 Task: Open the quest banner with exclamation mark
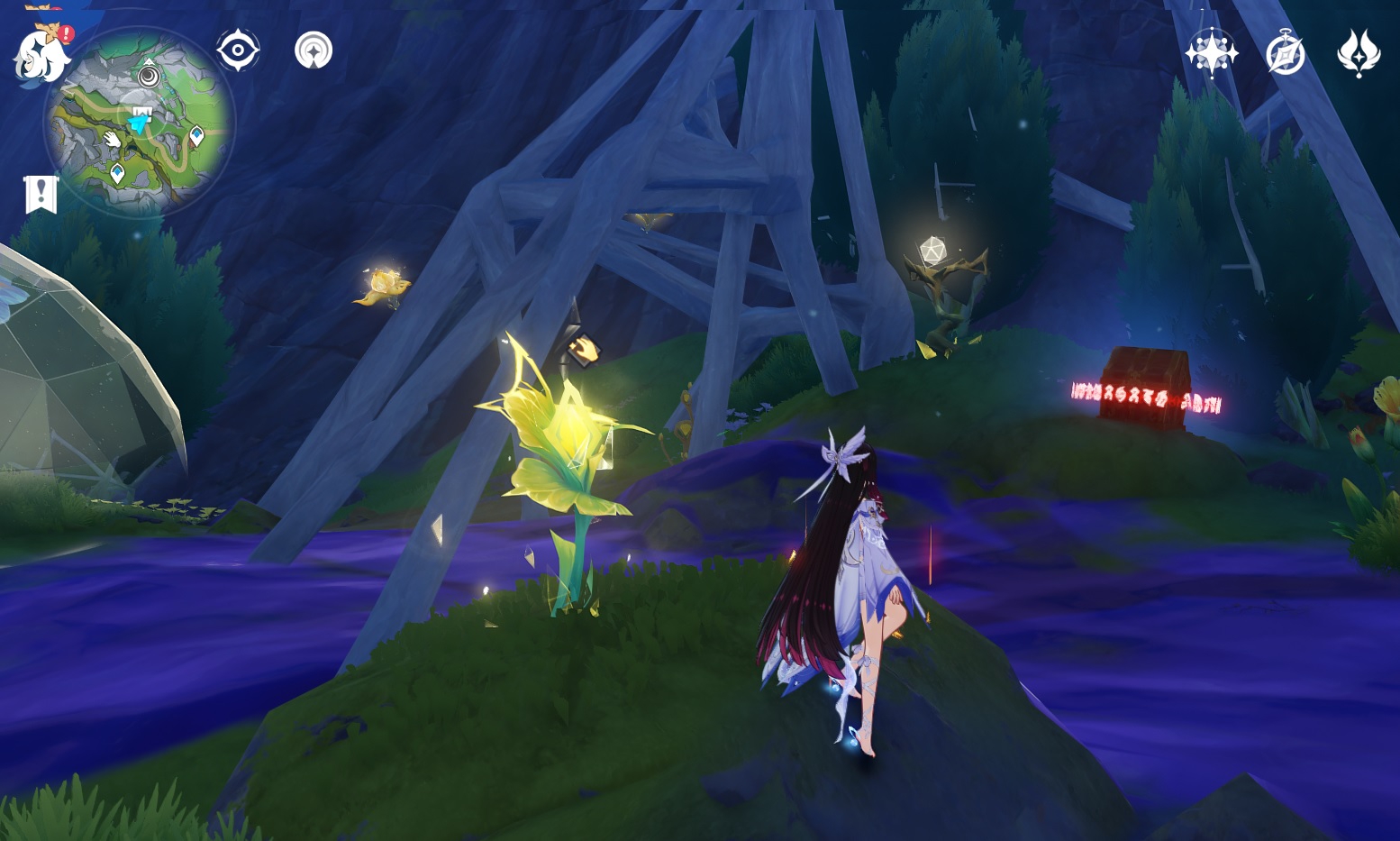coord(41,194)
